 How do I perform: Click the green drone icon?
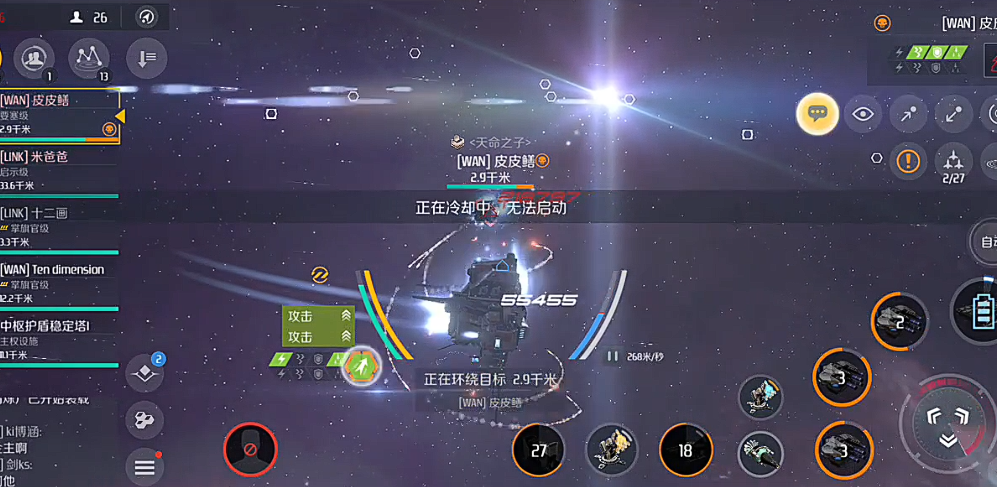[361, 367]
